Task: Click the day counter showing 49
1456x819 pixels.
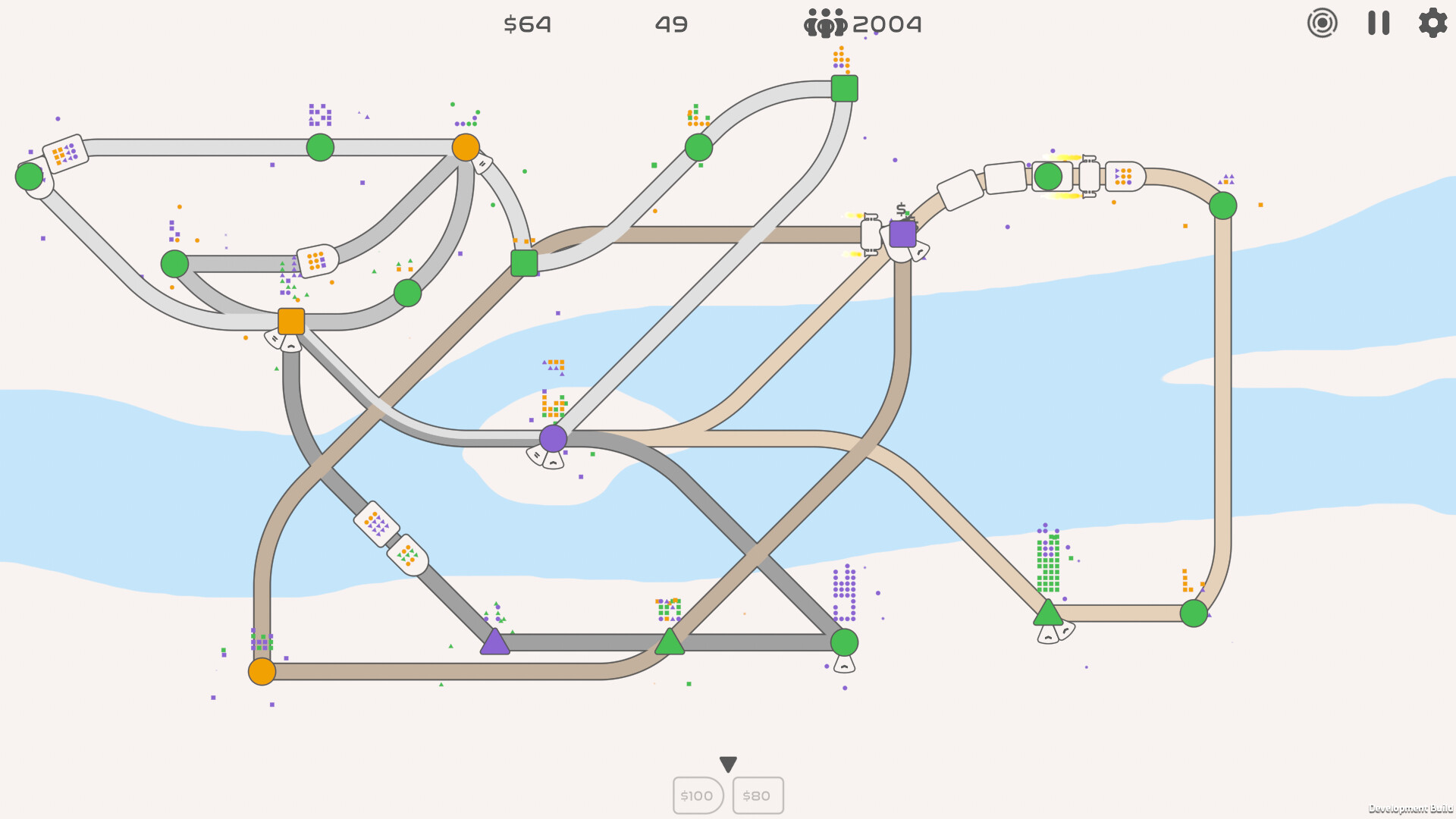Action: 670,24
